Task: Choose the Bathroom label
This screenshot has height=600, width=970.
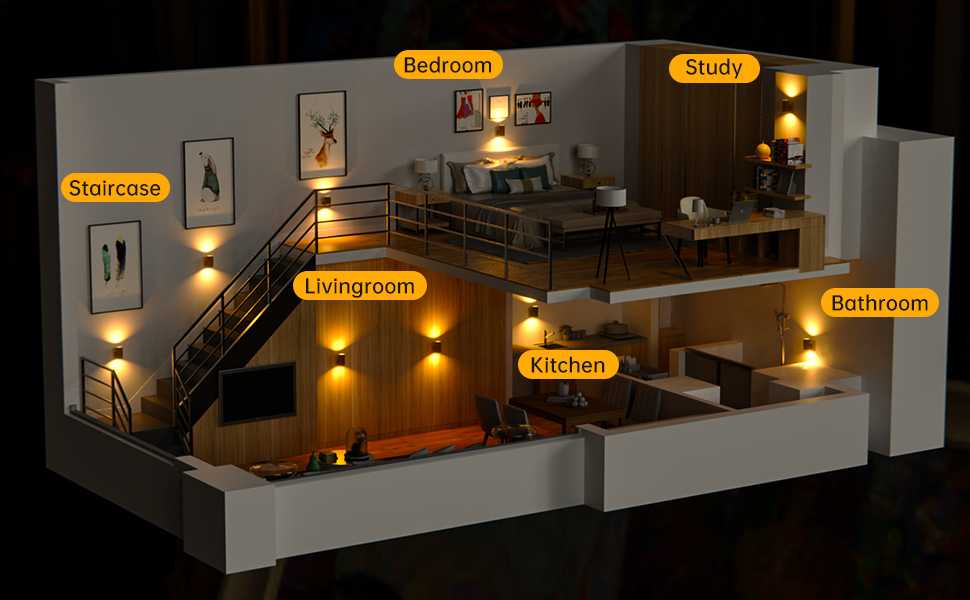Action: coord(880,303)
